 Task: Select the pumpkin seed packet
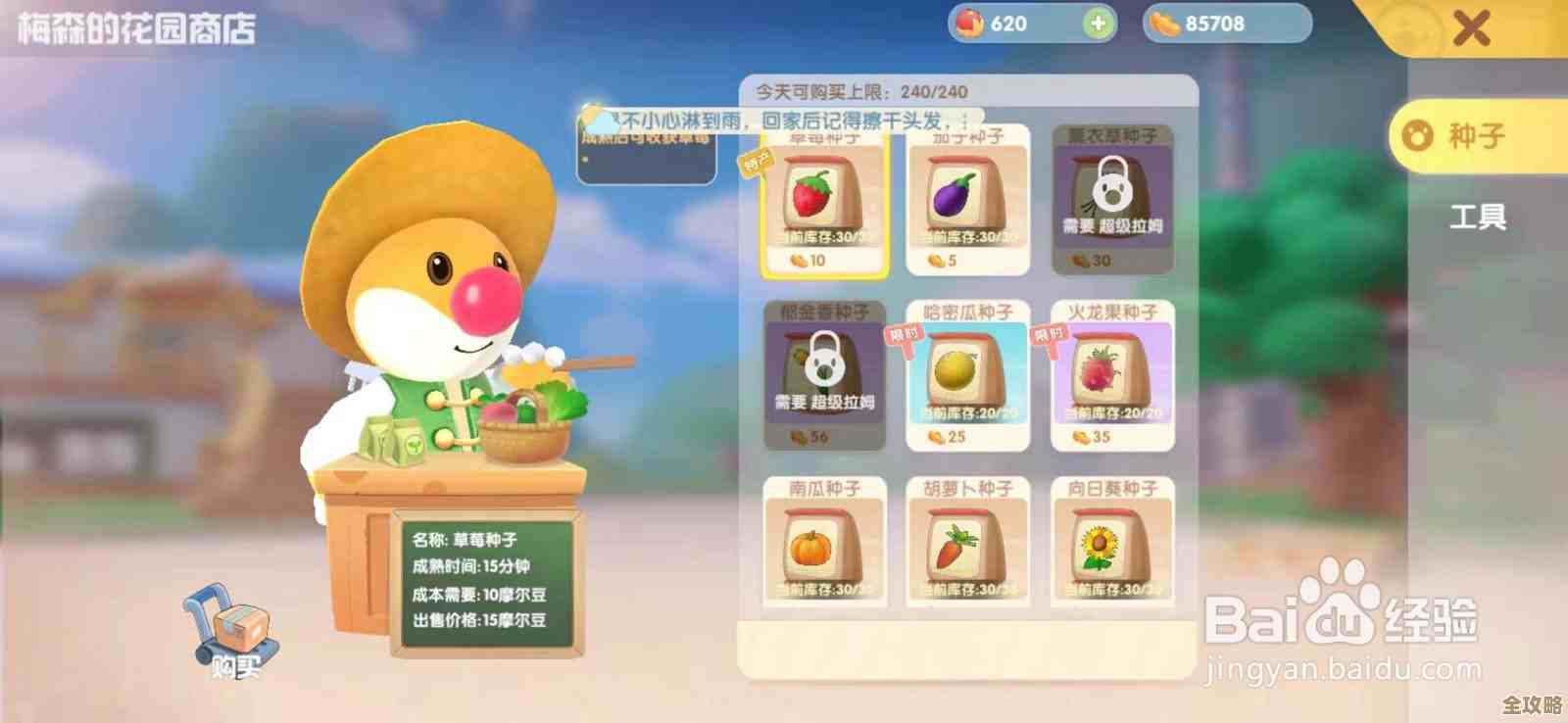coord(826,544)
